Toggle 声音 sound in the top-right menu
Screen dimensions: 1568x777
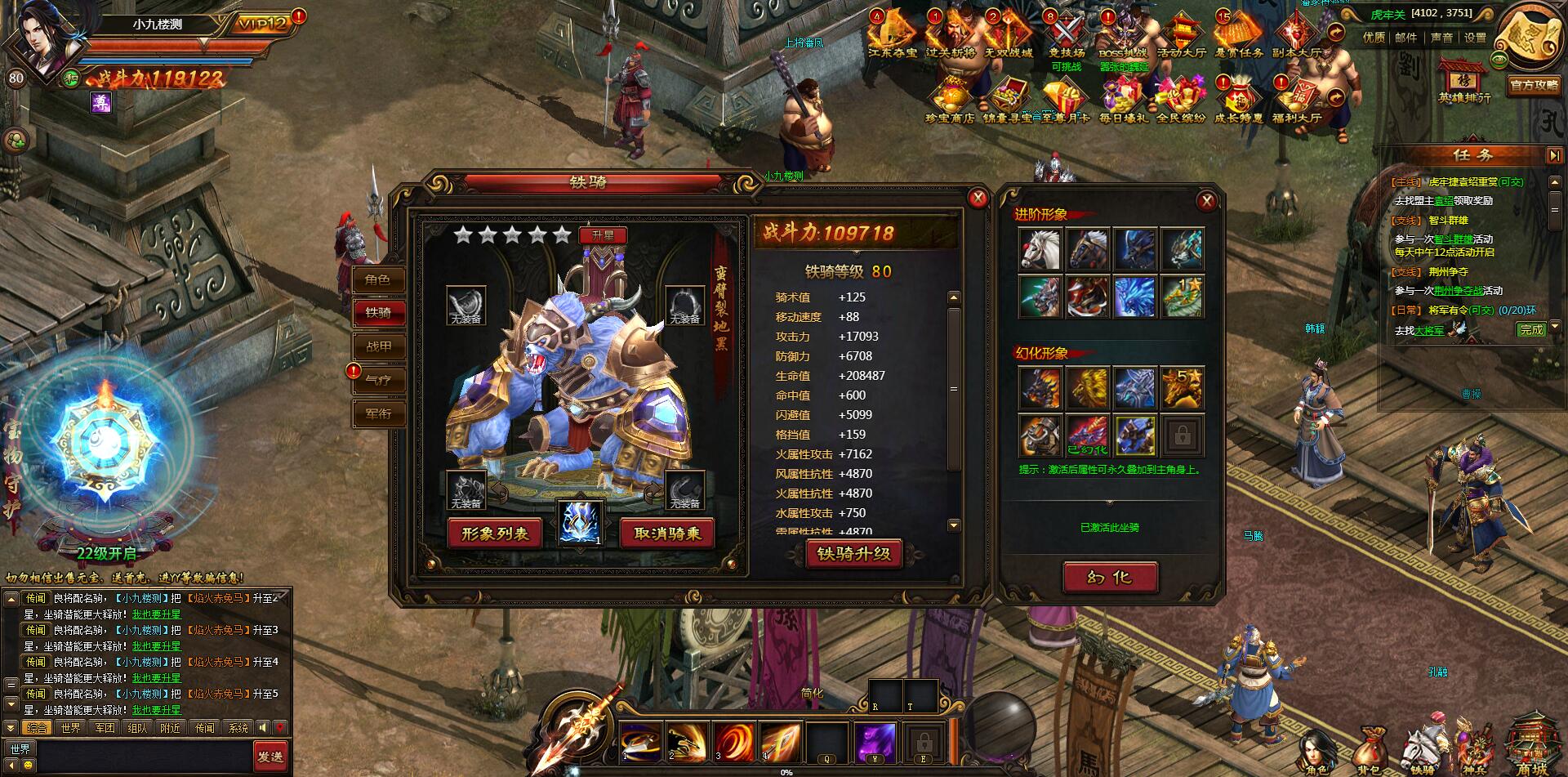pyautogui.click(x=1442, y=38)
